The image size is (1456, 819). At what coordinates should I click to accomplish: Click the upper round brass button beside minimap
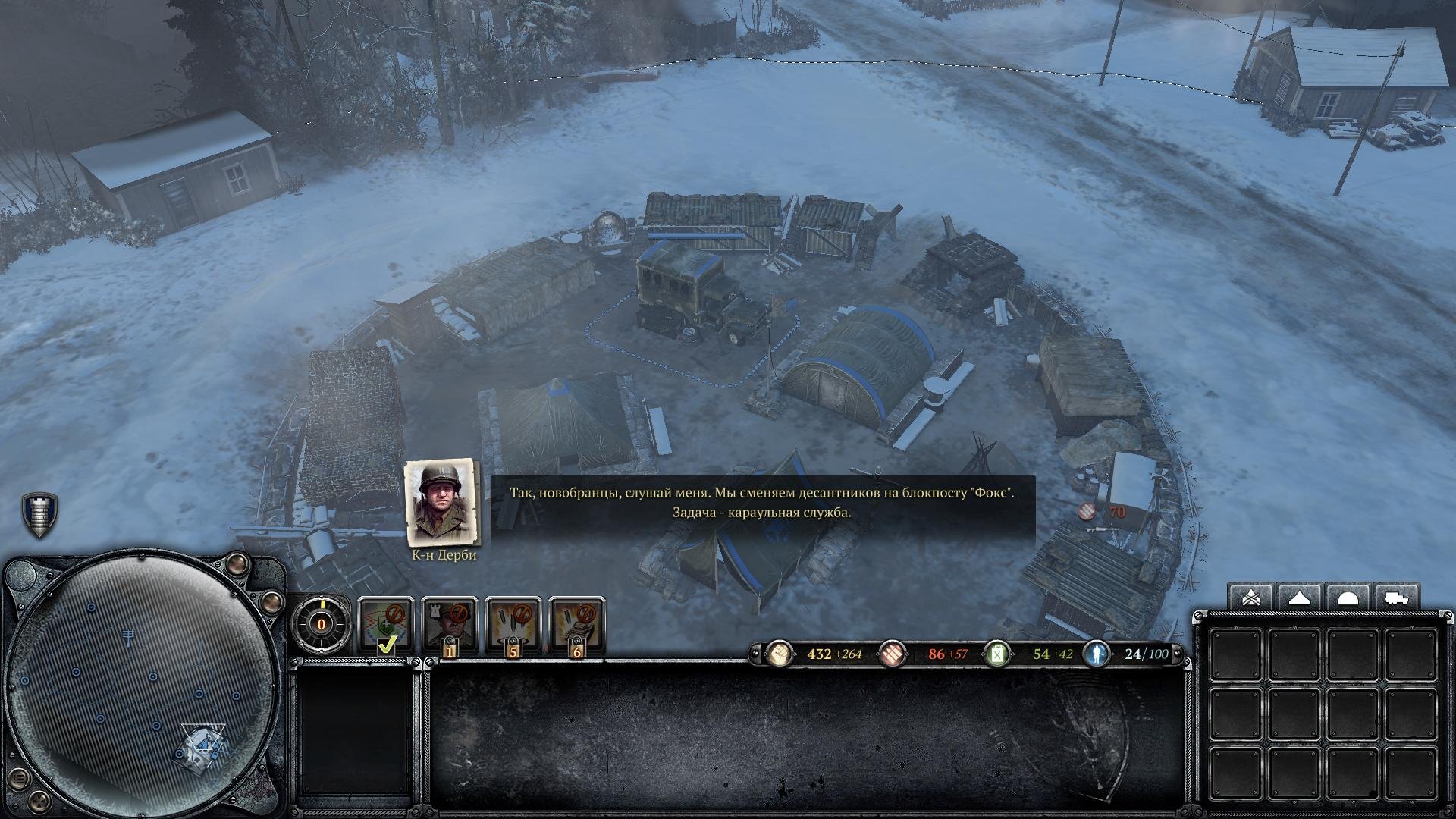238,563
